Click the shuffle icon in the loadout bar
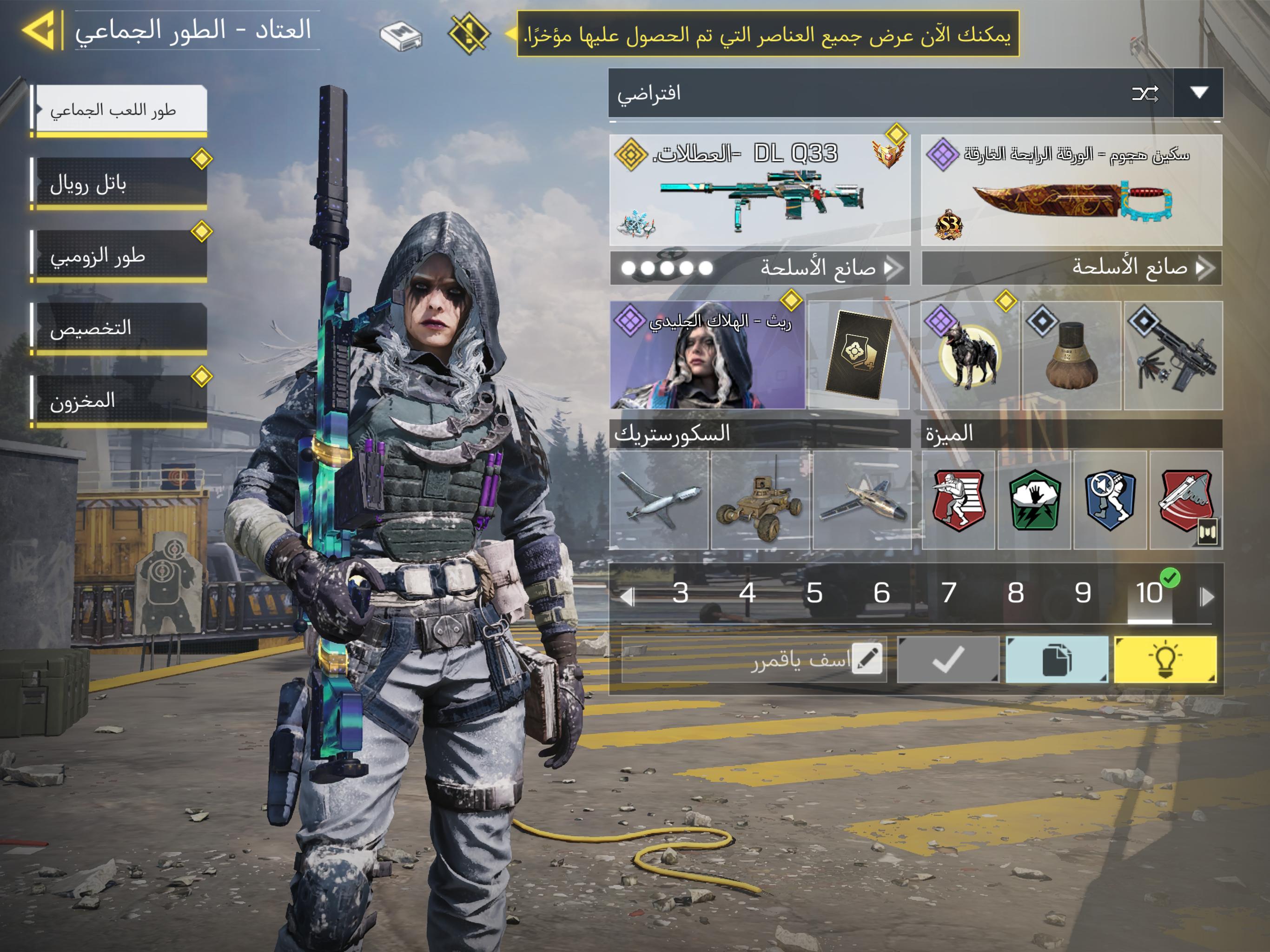This screenshot has height=952, width=1270. pyautogui.click(x=1144, y=93)
